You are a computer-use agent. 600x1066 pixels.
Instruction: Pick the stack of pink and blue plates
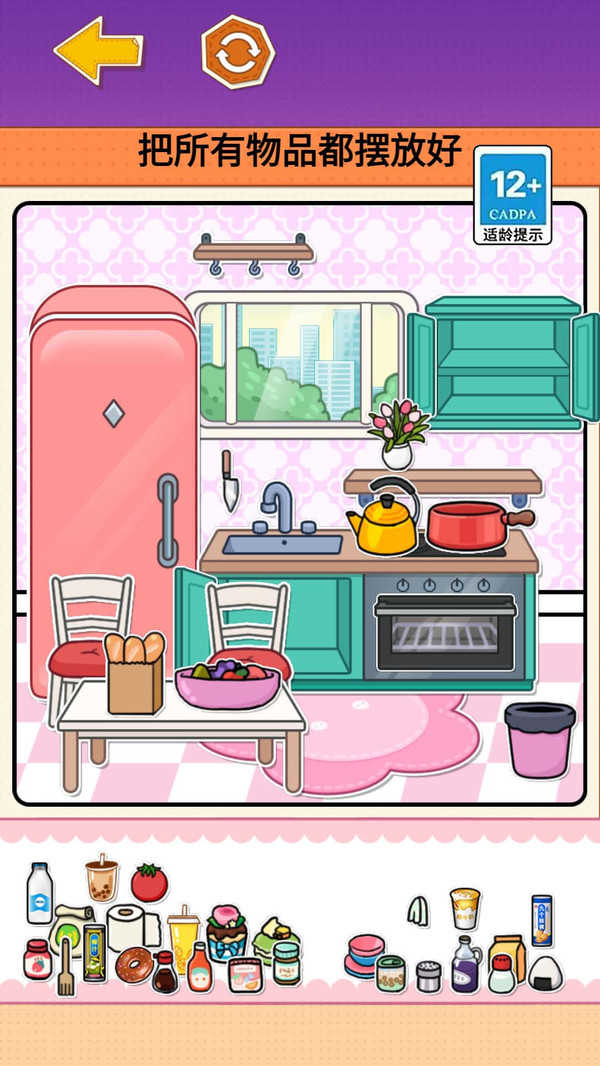[x=363, y=955]
